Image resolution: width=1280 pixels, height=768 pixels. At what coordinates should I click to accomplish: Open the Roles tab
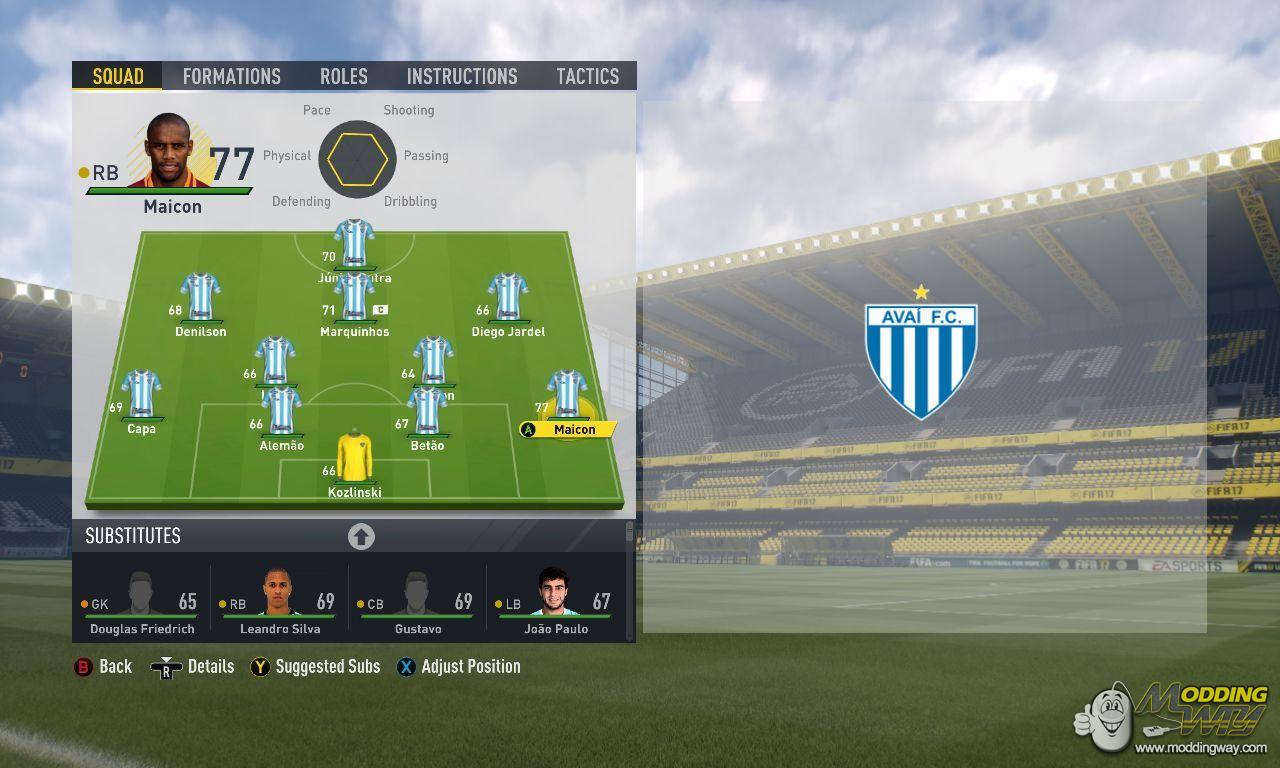coord(344,76)
